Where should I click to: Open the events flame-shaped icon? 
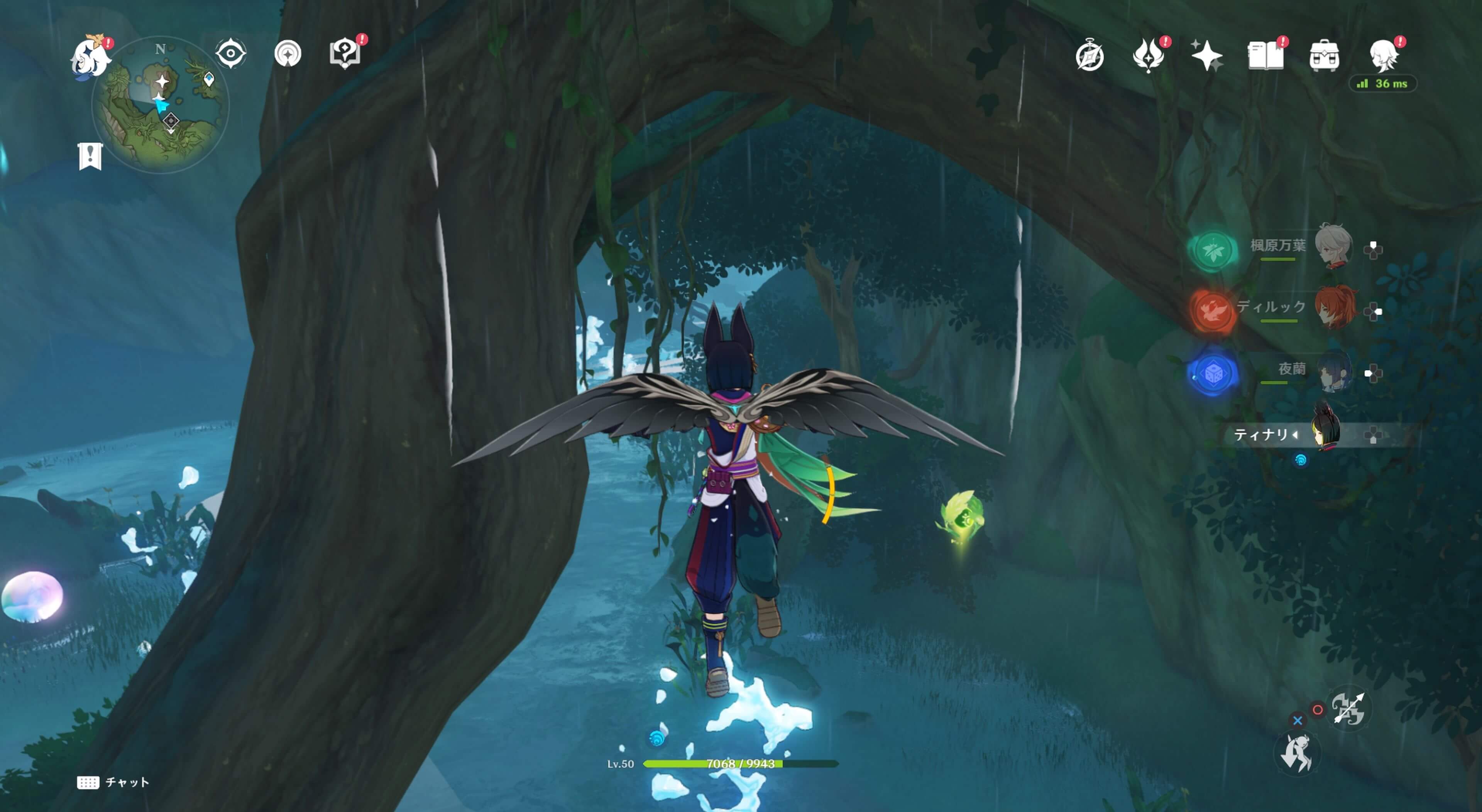pos(1148,56)
